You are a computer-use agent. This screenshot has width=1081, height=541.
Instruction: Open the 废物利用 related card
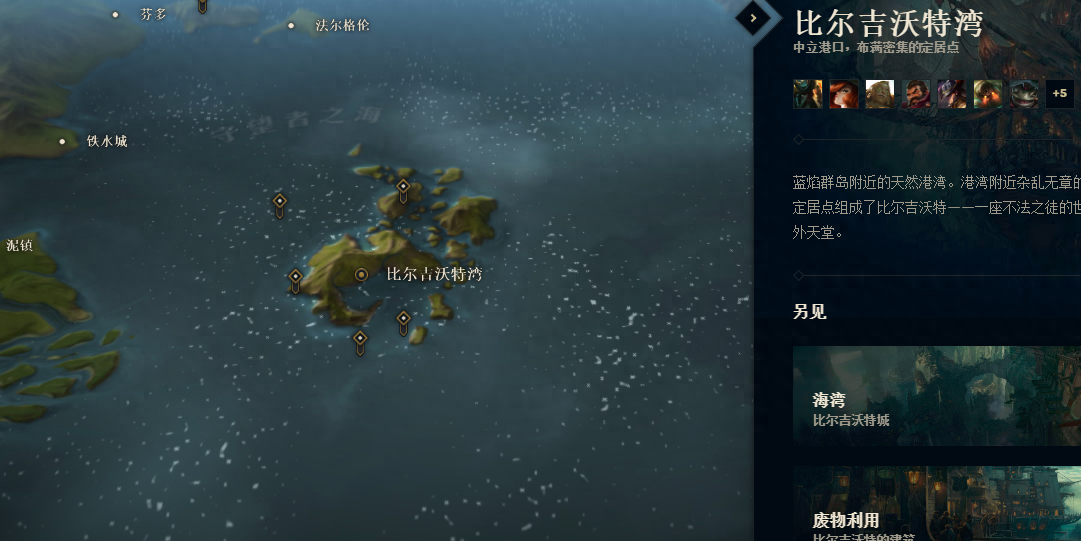coord(936,505)
